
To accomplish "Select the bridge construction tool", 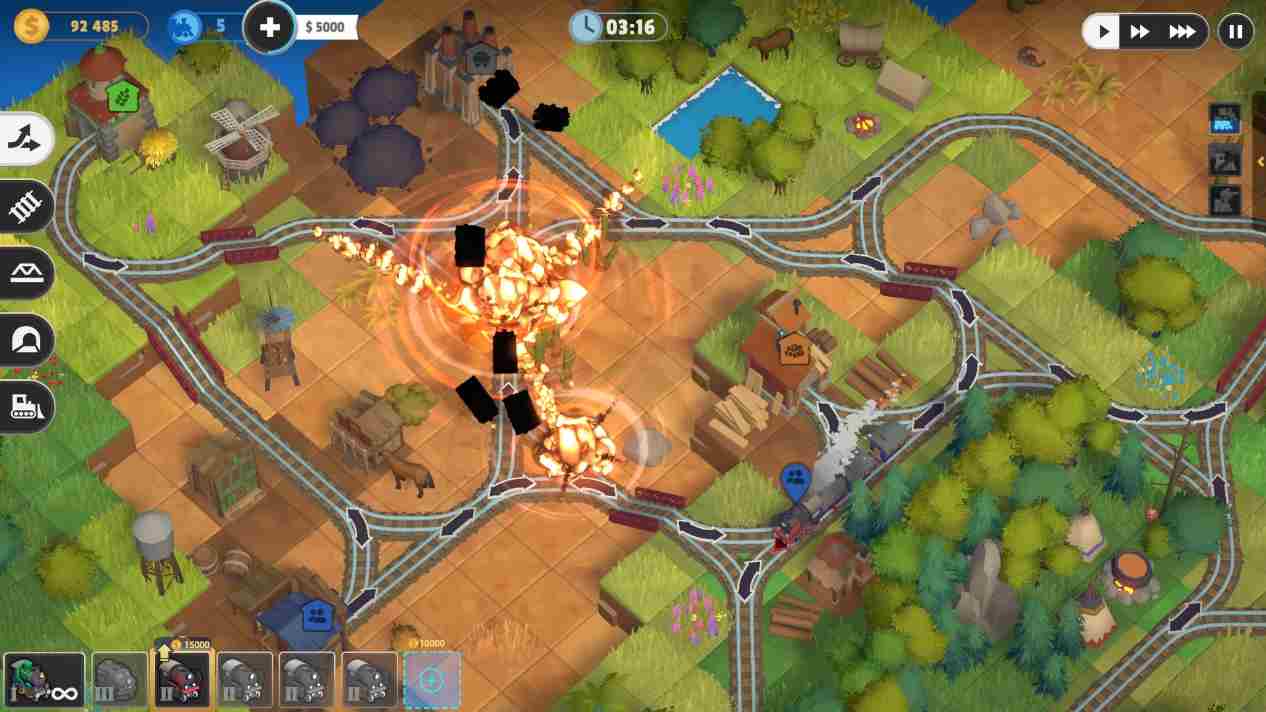I will [24, 273].
